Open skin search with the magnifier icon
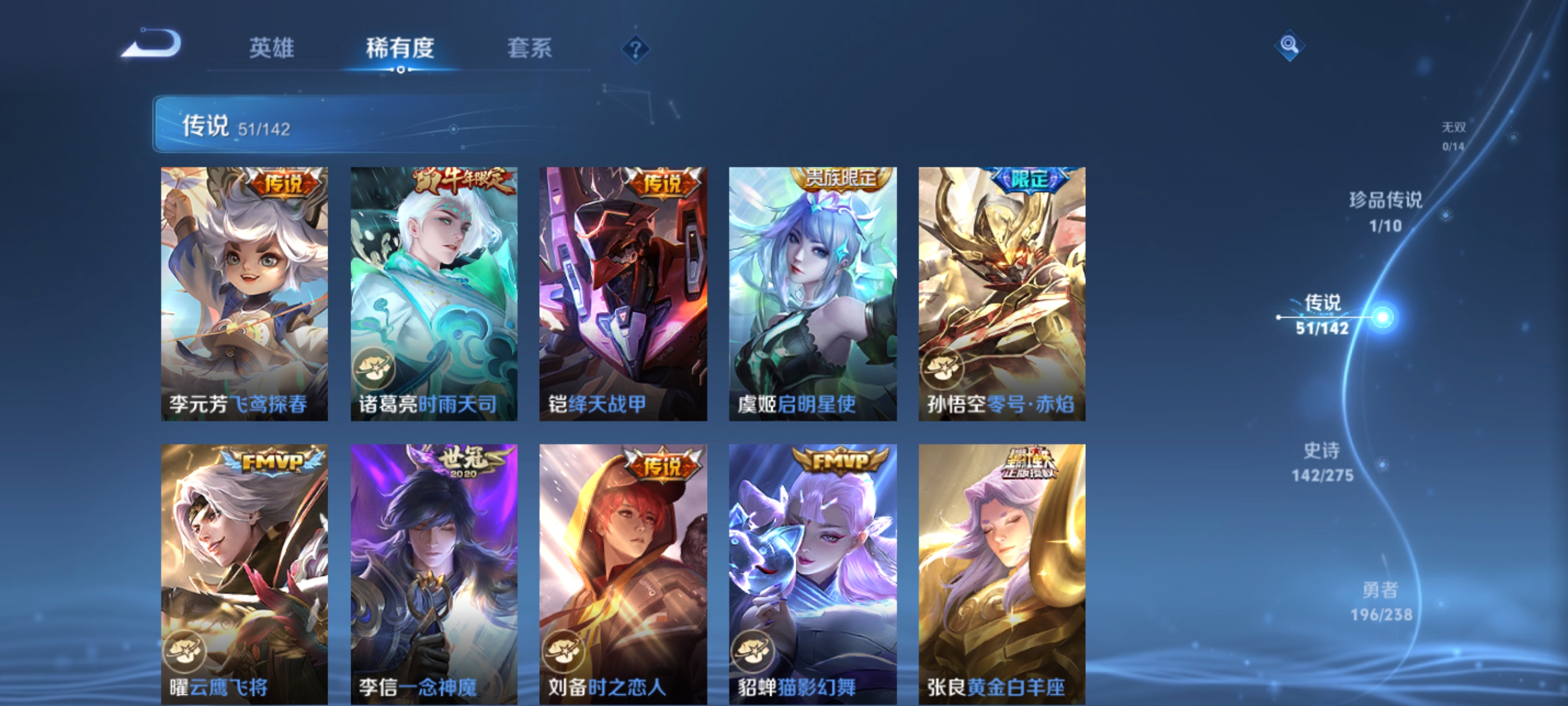The image size is (1568, 706). pyautogui.click(x=1290, y=46)
